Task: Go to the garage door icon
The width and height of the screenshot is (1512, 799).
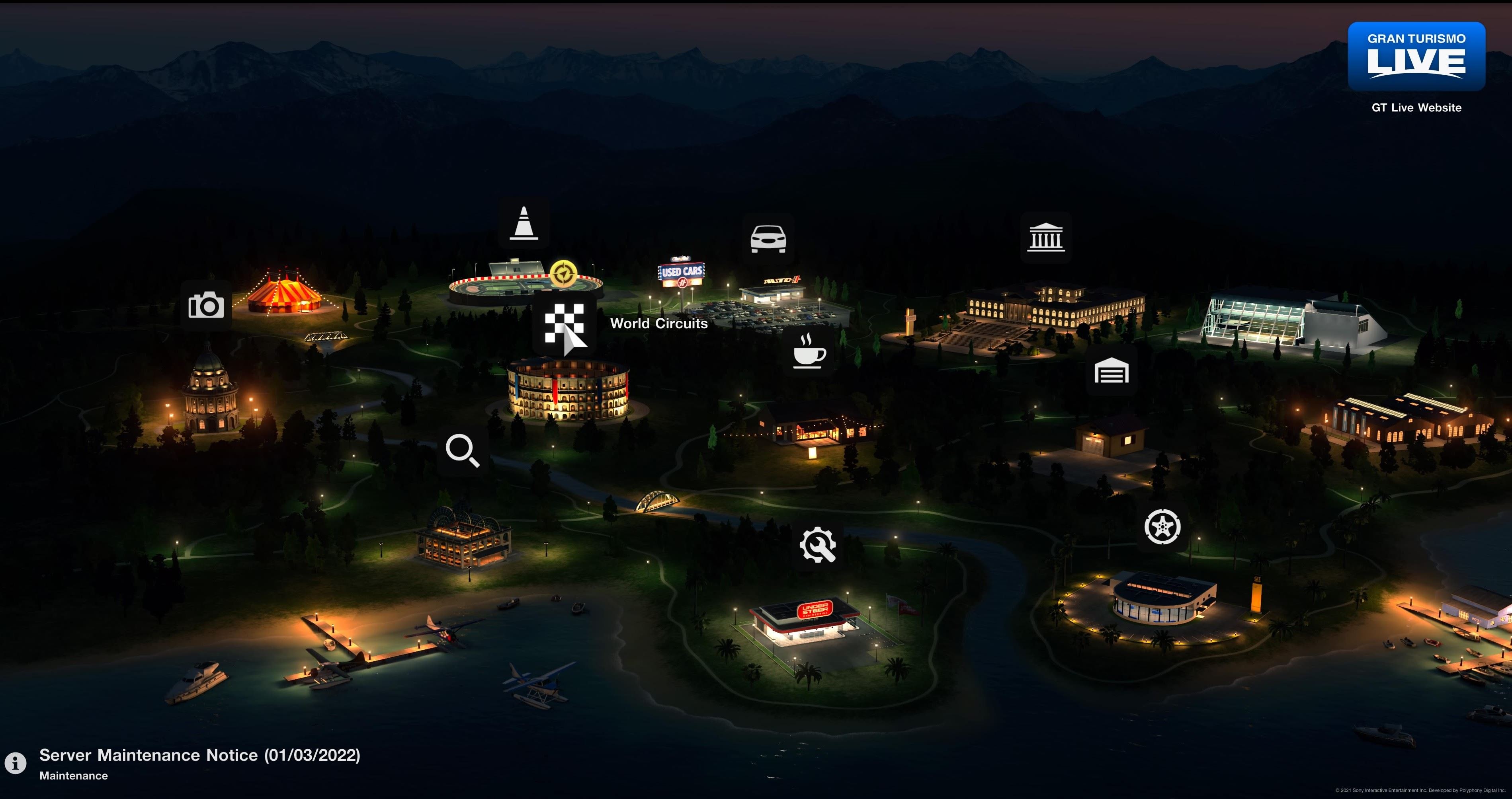Action: pyautogui.click(x=1111, y=371)
